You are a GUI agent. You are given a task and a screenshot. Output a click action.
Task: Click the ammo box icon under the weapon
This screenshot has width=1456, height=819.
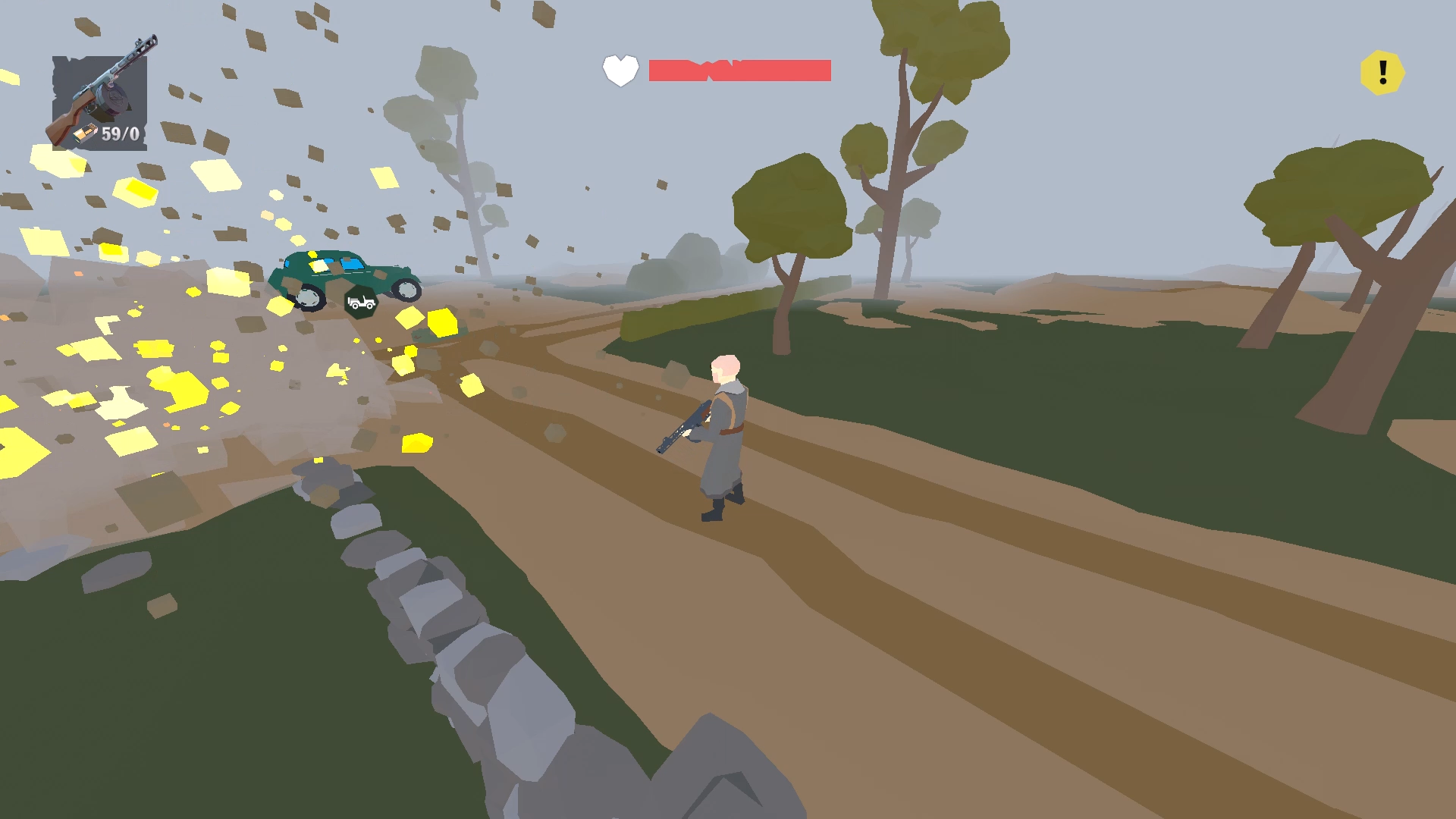coord(86,134)
